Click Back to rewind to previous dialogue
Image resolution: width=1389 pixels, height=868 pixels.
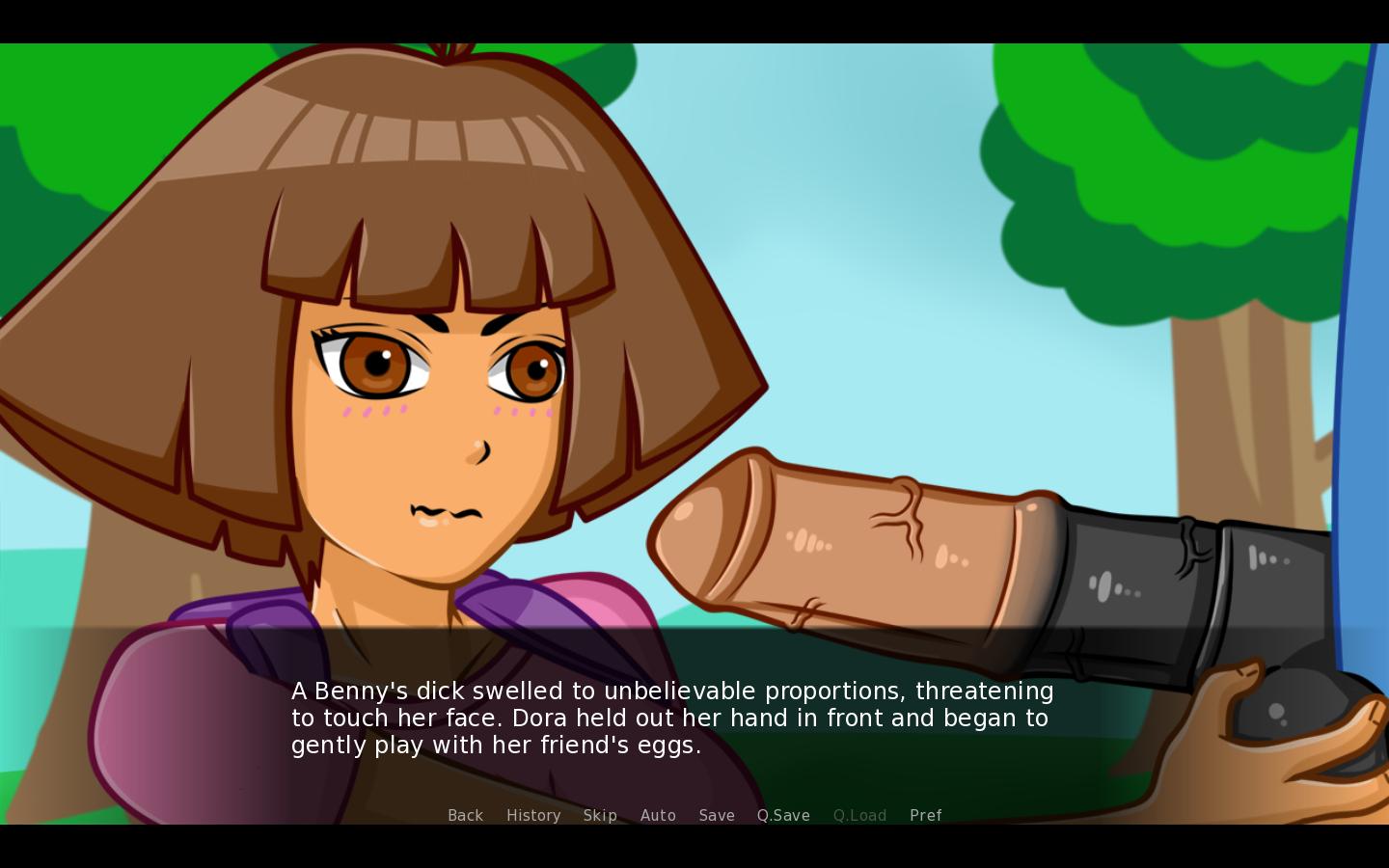(x=466, y=815)
